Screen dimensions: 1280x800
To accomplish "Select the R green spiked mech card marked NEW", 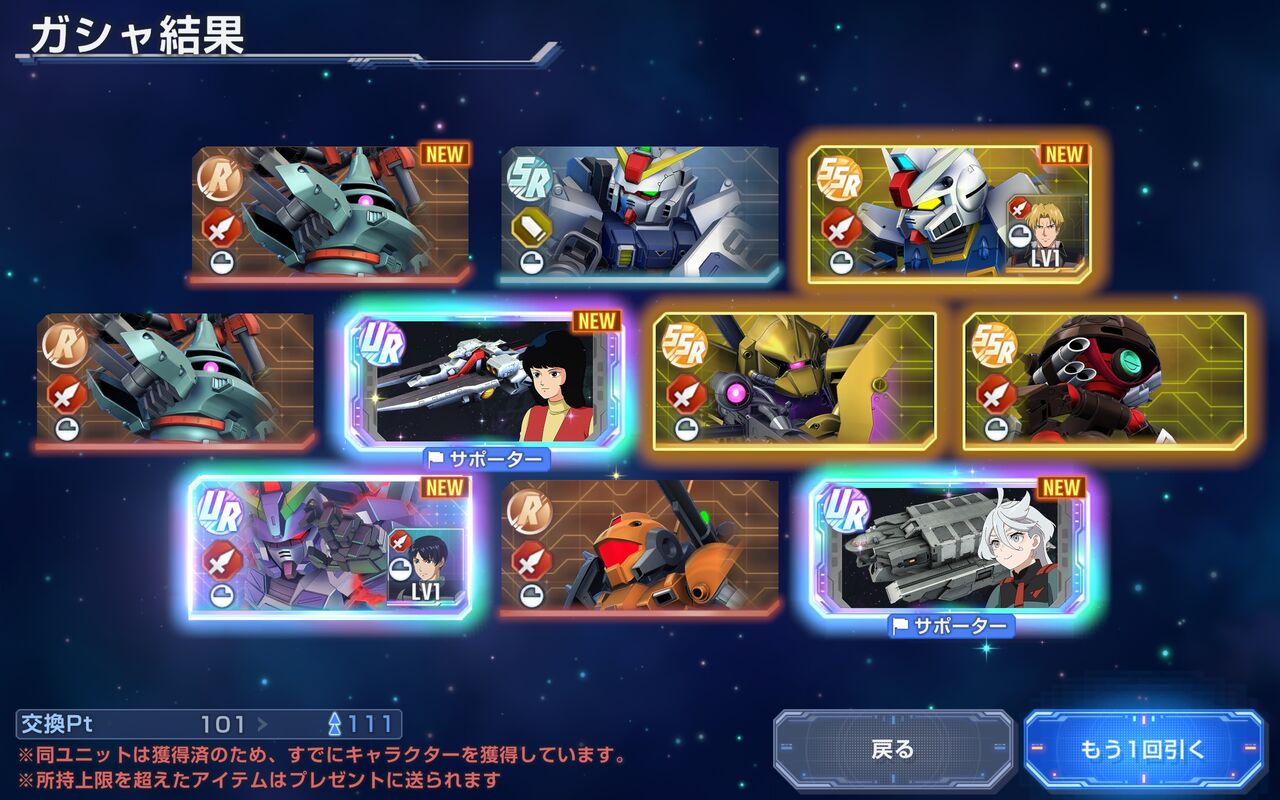I will pos(330,211).
